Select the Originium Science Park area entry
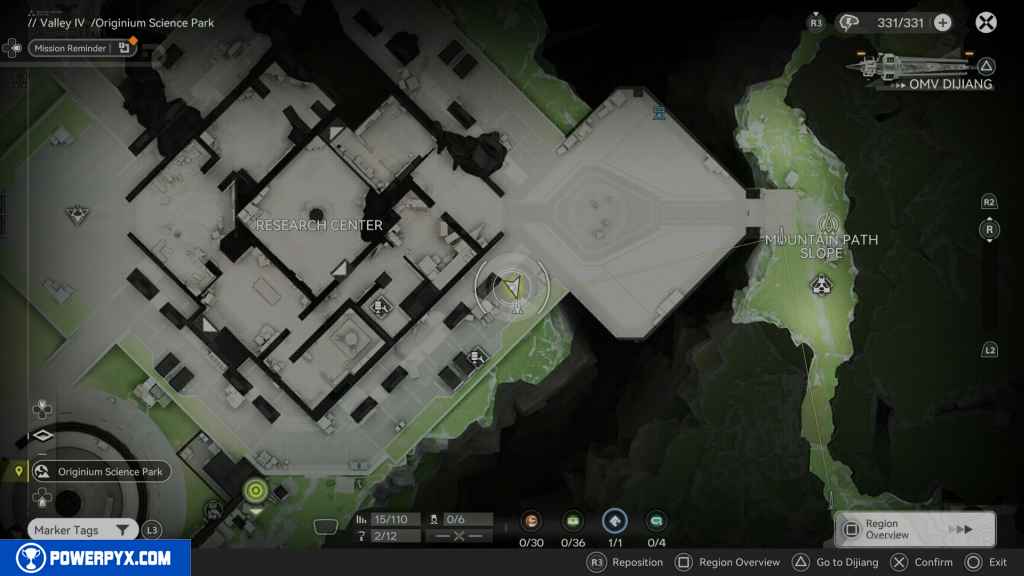 (100, 472)
